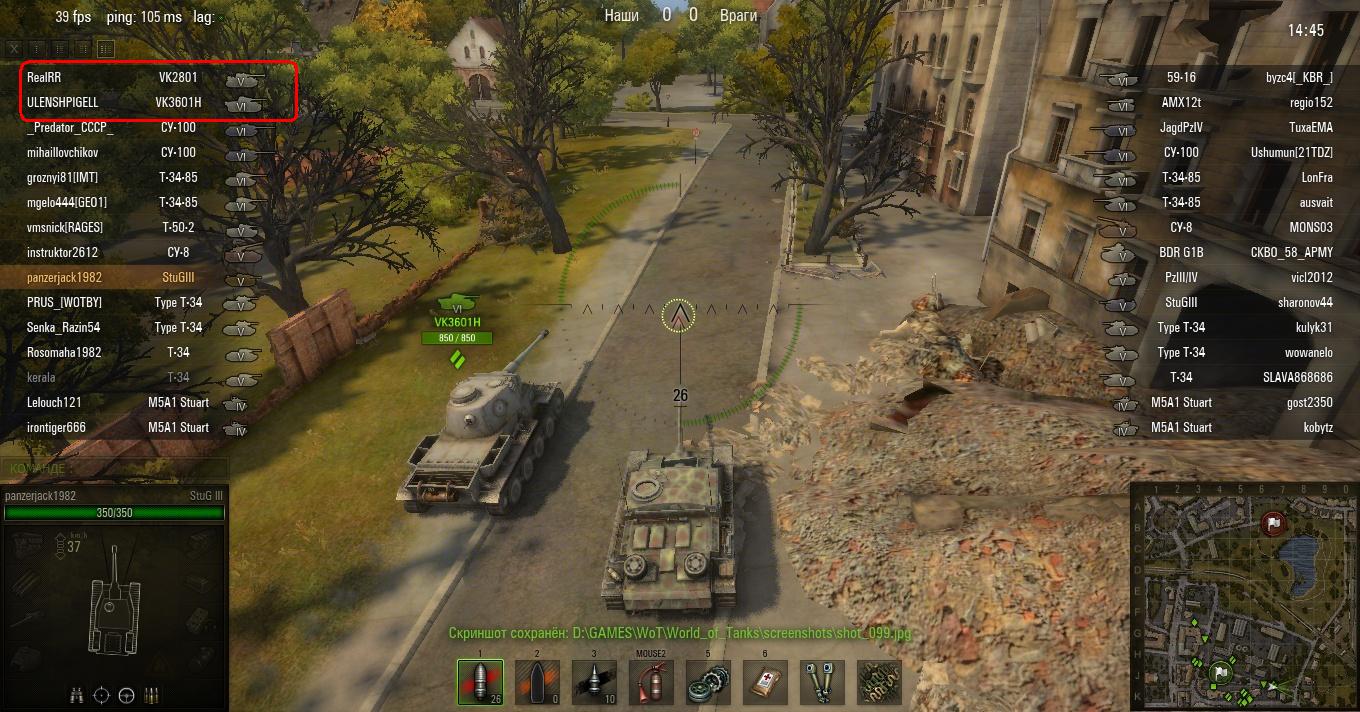Screen dimensions: 1360x712
Task: Switch to the high-explosive shell with 10 rounds
Action: tap(594, 682)
